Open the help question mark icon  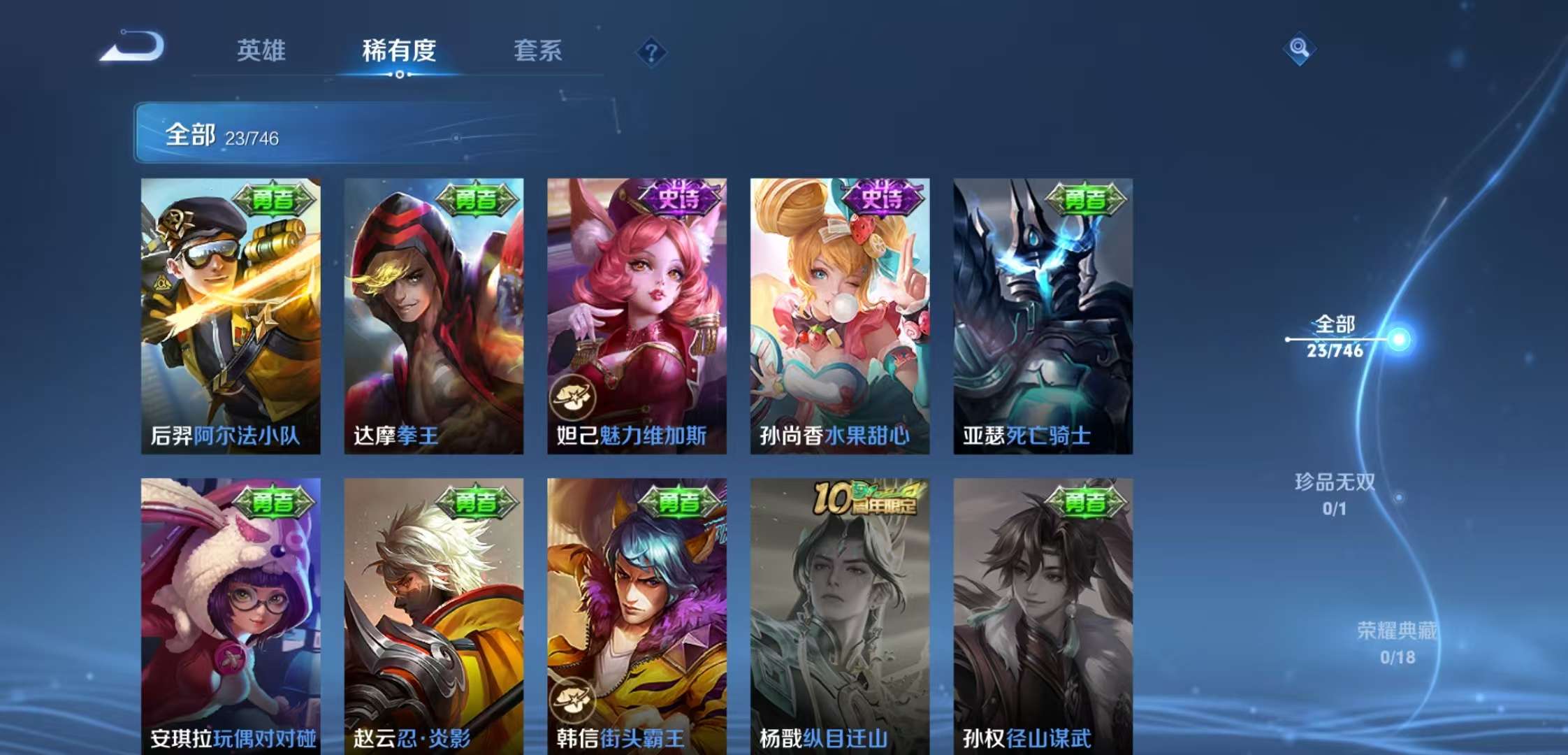tap(650, 50)
